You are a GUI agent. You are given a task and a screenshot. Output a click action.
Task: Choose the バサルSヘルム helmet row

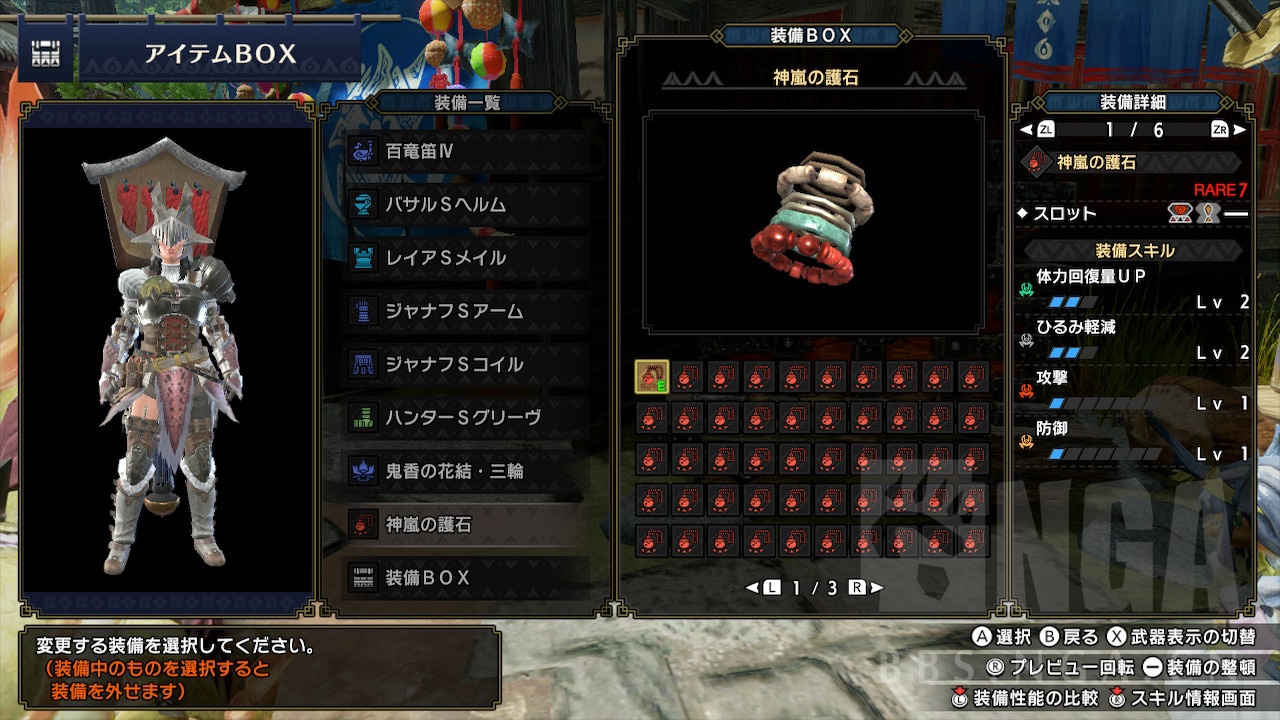pyautogui.click(x=466, y=205)
